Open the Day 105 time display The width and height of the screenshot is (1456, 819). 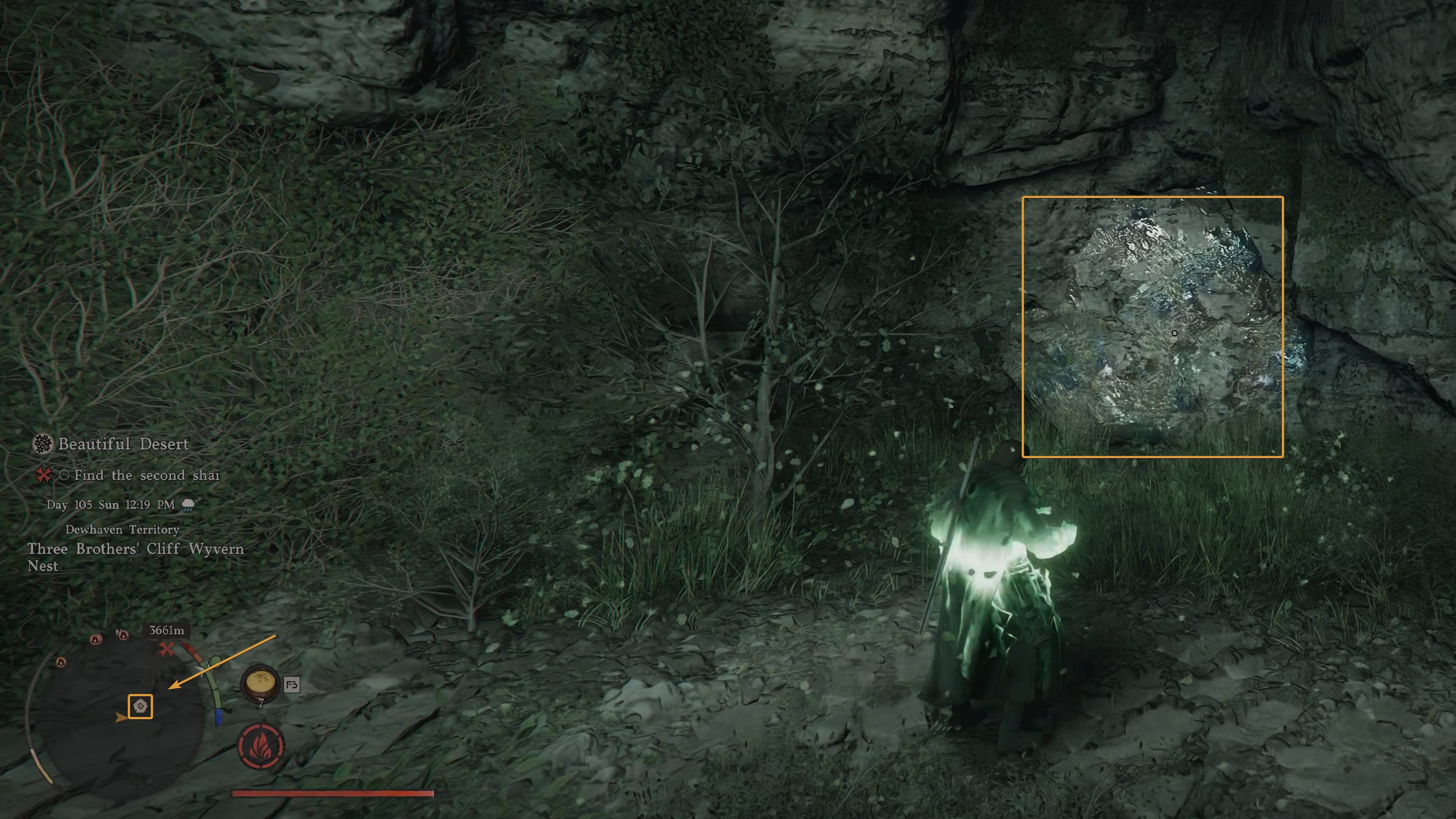coord(111,504)
